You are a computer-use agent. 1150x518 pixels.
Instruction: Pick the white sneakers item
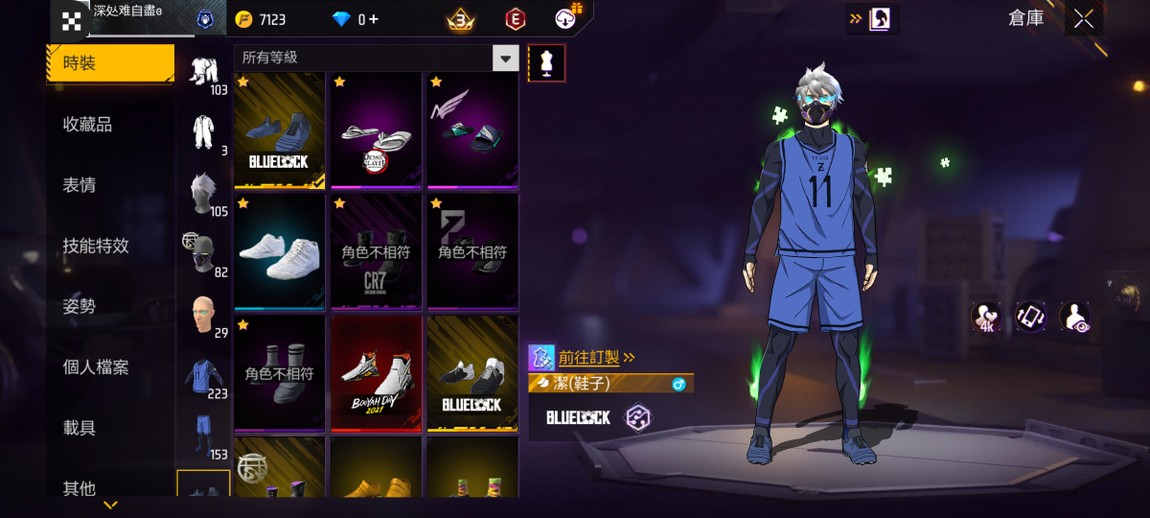click(x=279, y=251)
